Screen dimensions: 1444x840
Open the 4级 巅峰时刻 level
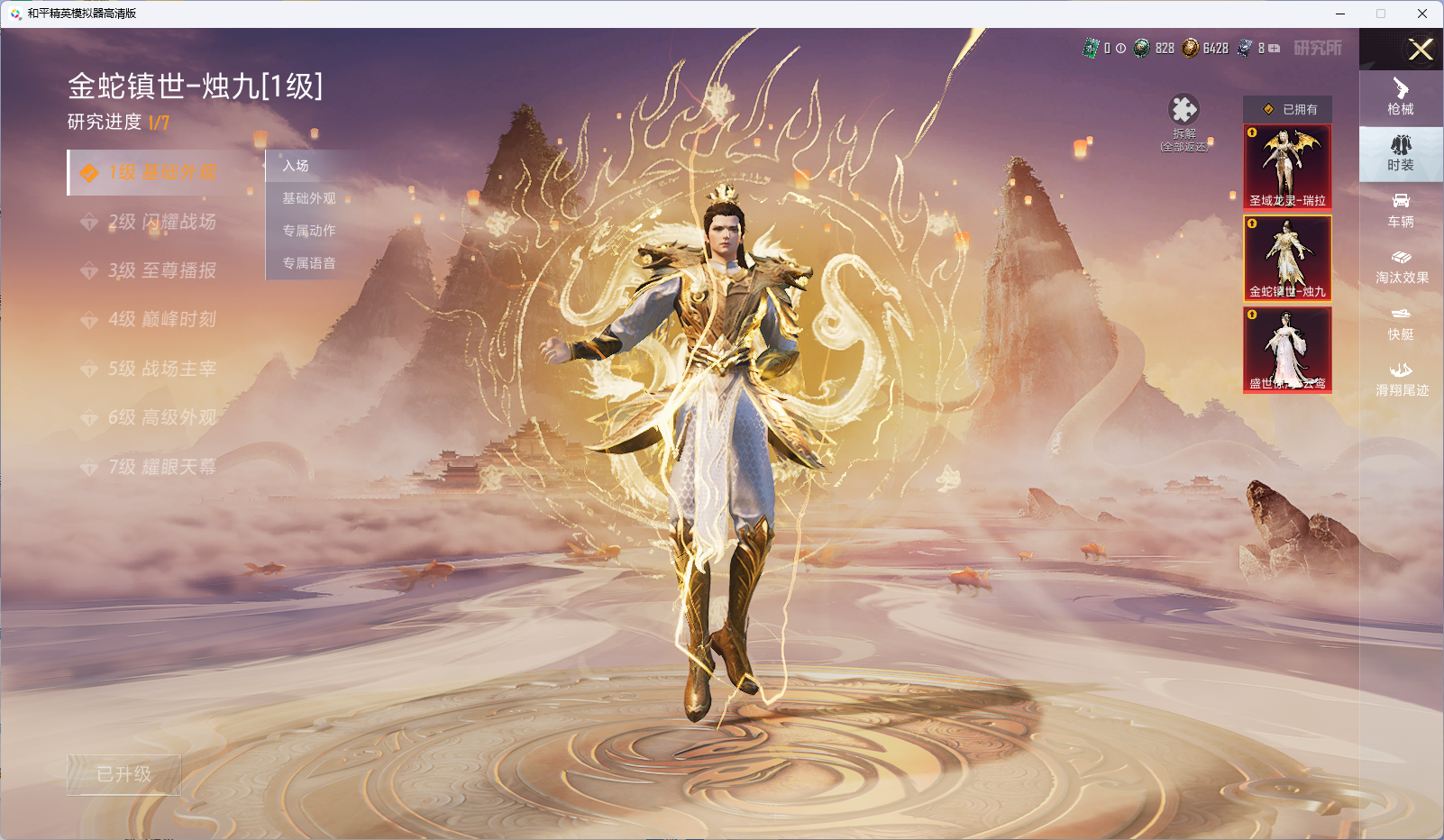click(161, 319)
